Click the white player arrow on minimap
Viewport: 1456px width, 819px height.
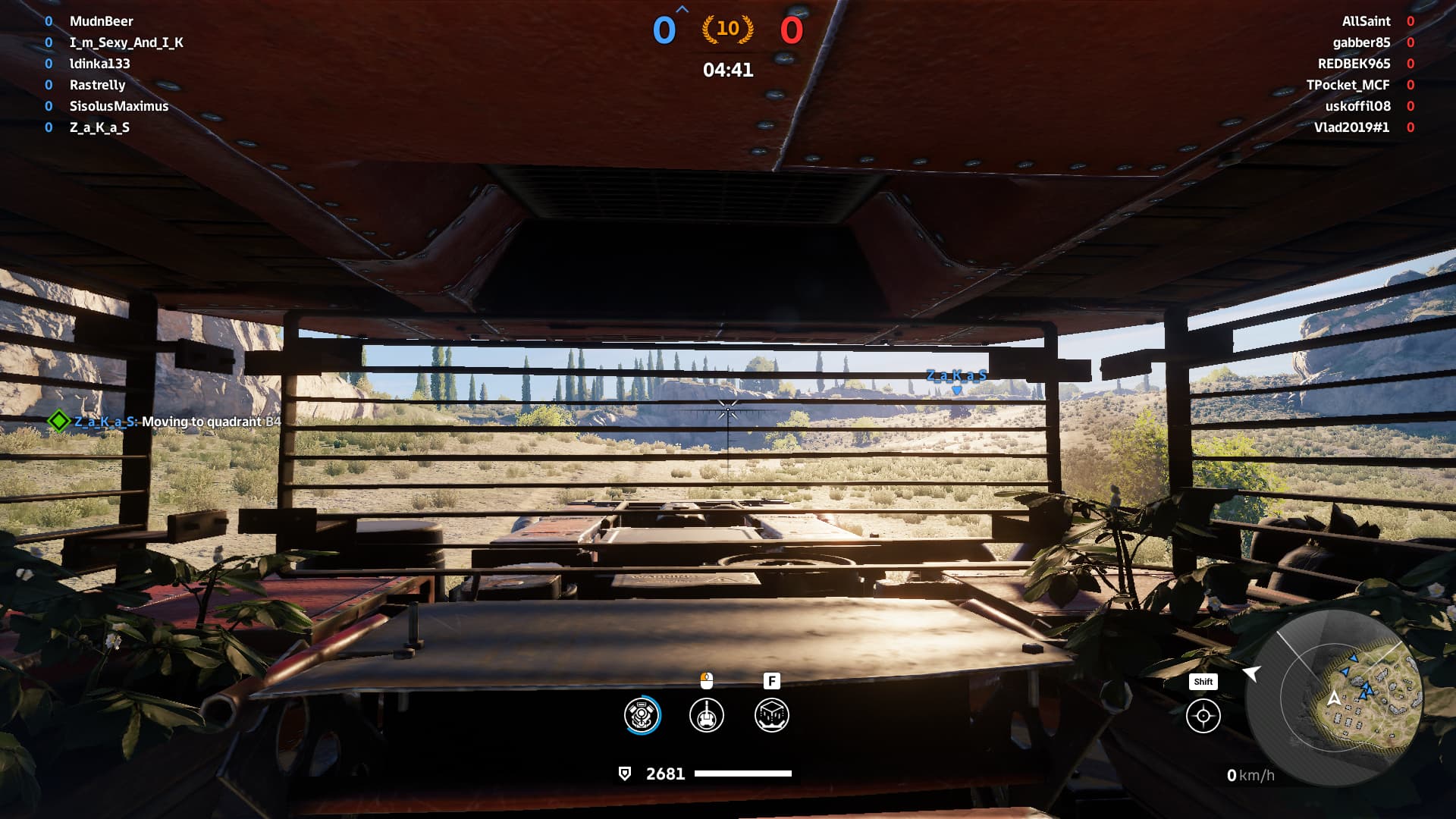(1333, 698)
